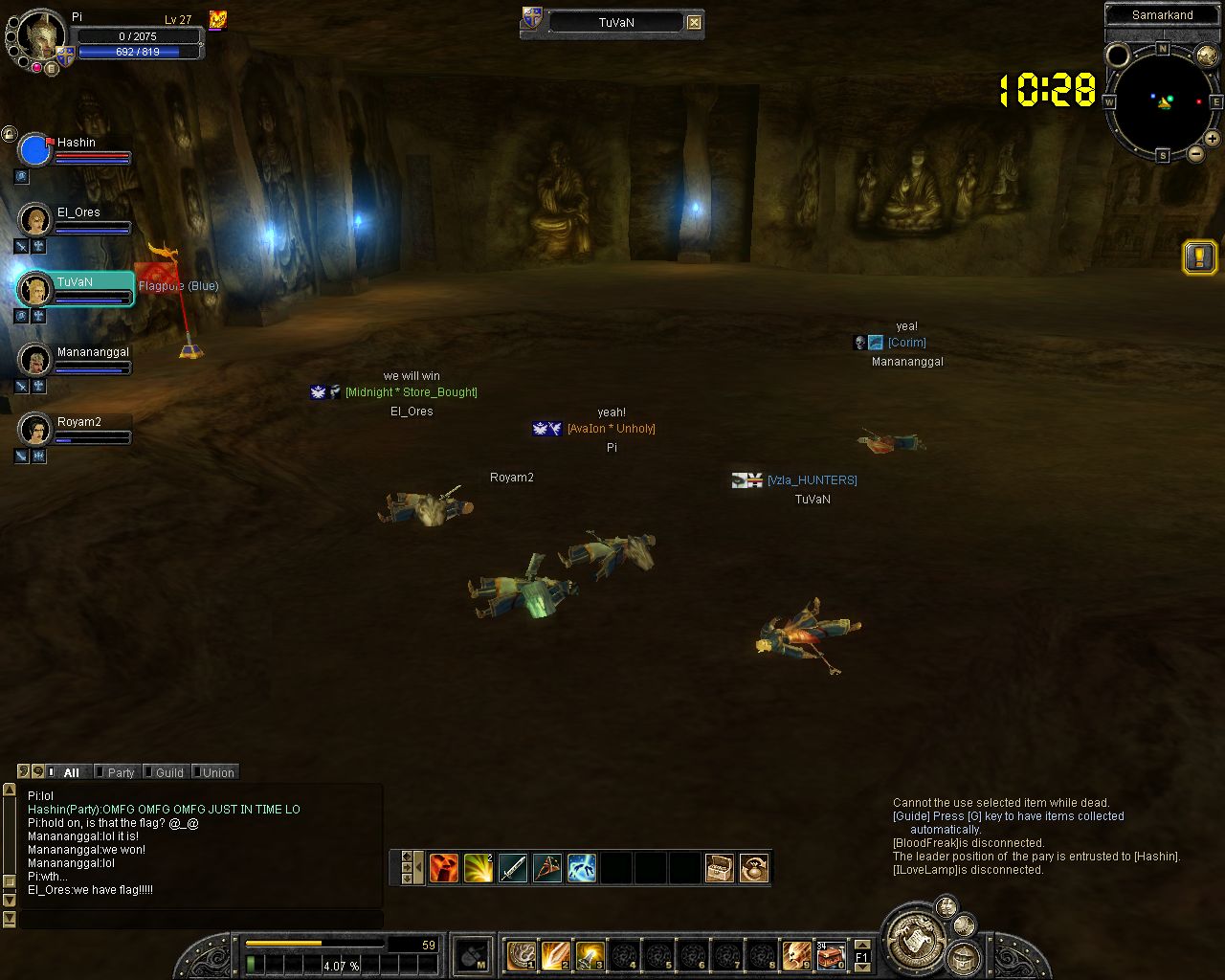
Task: Select party member Hashin
Action: click(75, 149)
